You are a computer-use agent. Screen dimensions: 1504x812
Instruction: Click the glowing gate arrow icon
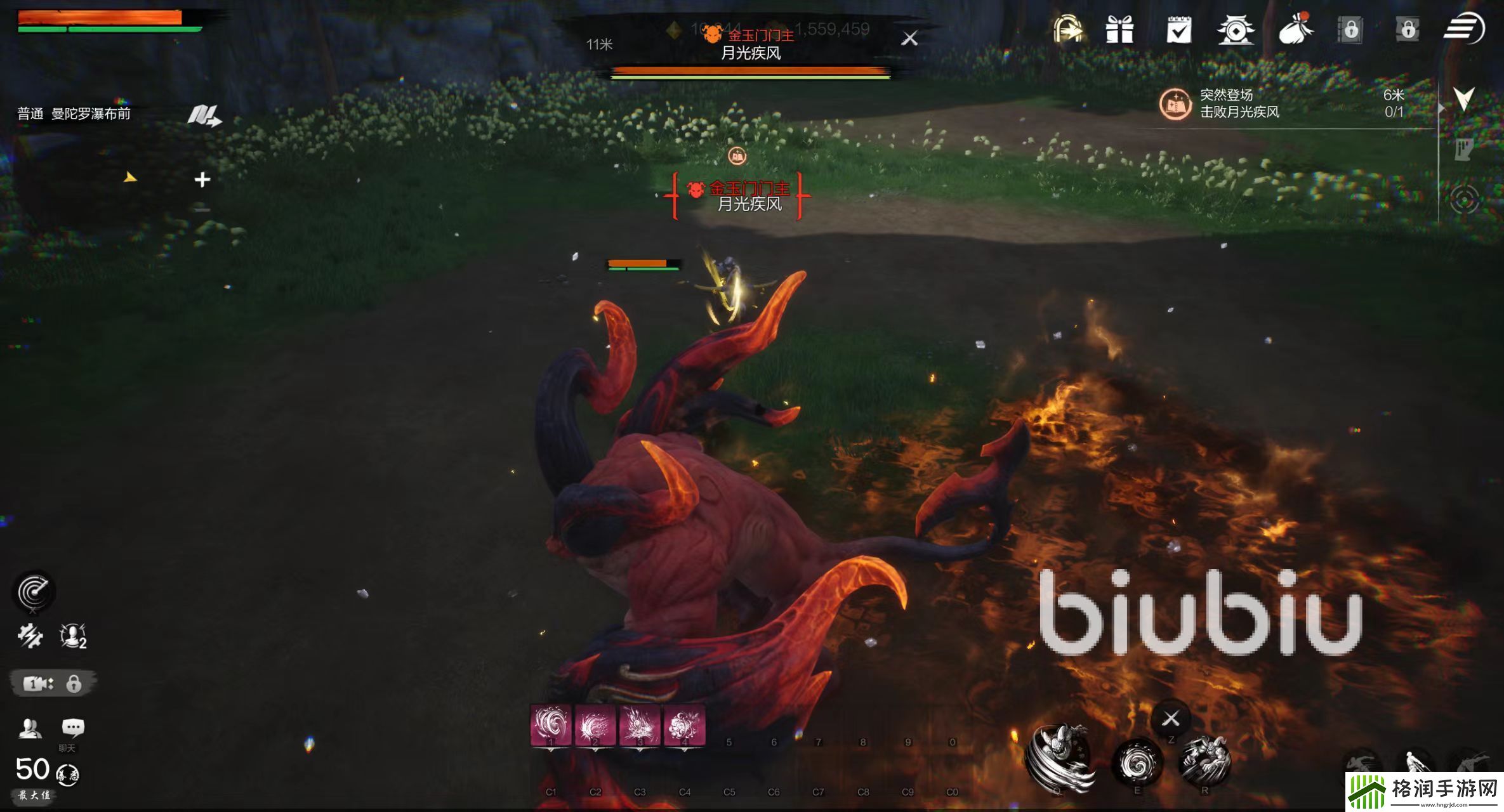pyautogui.click(x=1067, y=29)
